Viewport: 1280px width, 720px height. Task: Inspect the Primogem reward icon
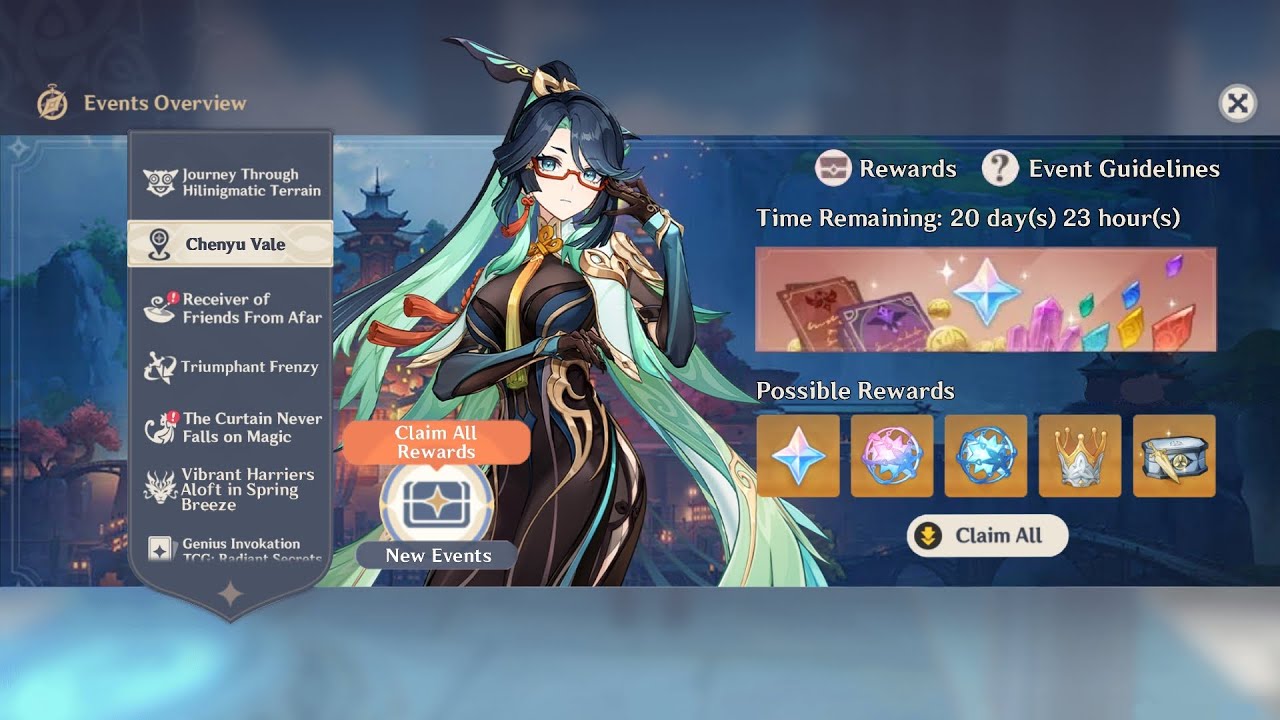point(798,456)
